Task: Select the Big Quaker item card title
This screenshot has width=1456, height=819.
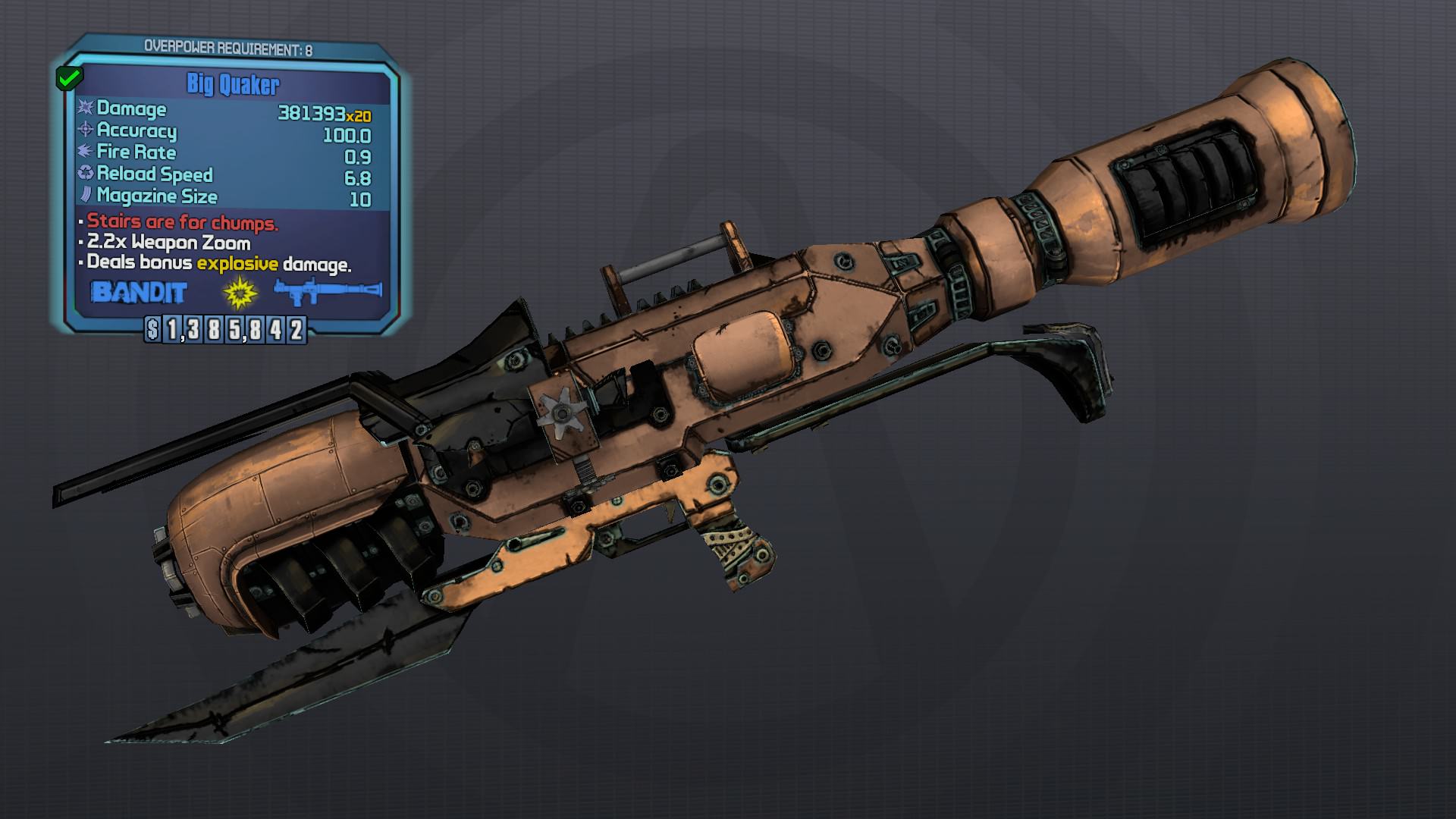Action: pos(233,84)
